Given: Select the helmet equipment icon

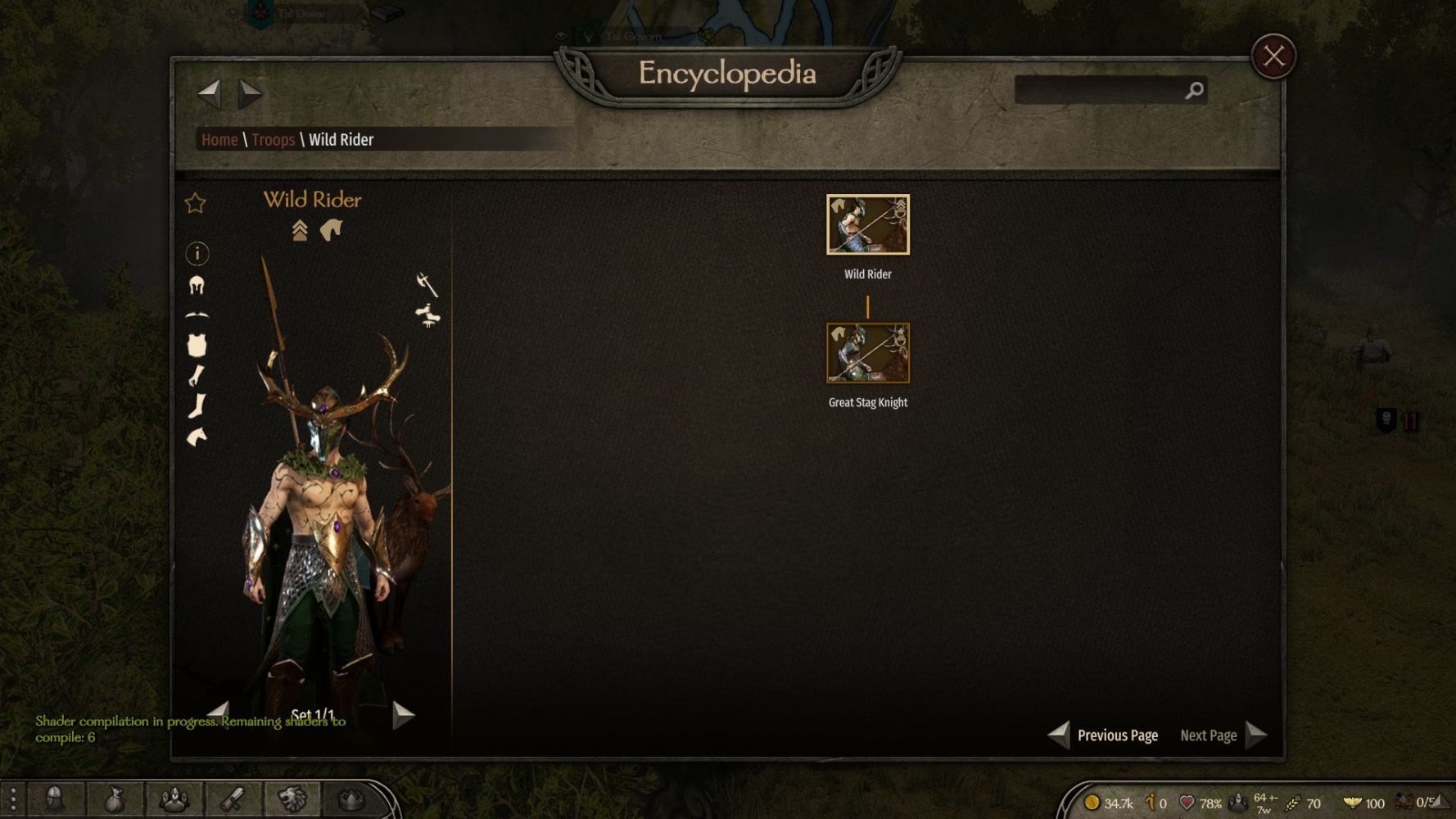Looking at the screenshot, I should tap(197, 285).
